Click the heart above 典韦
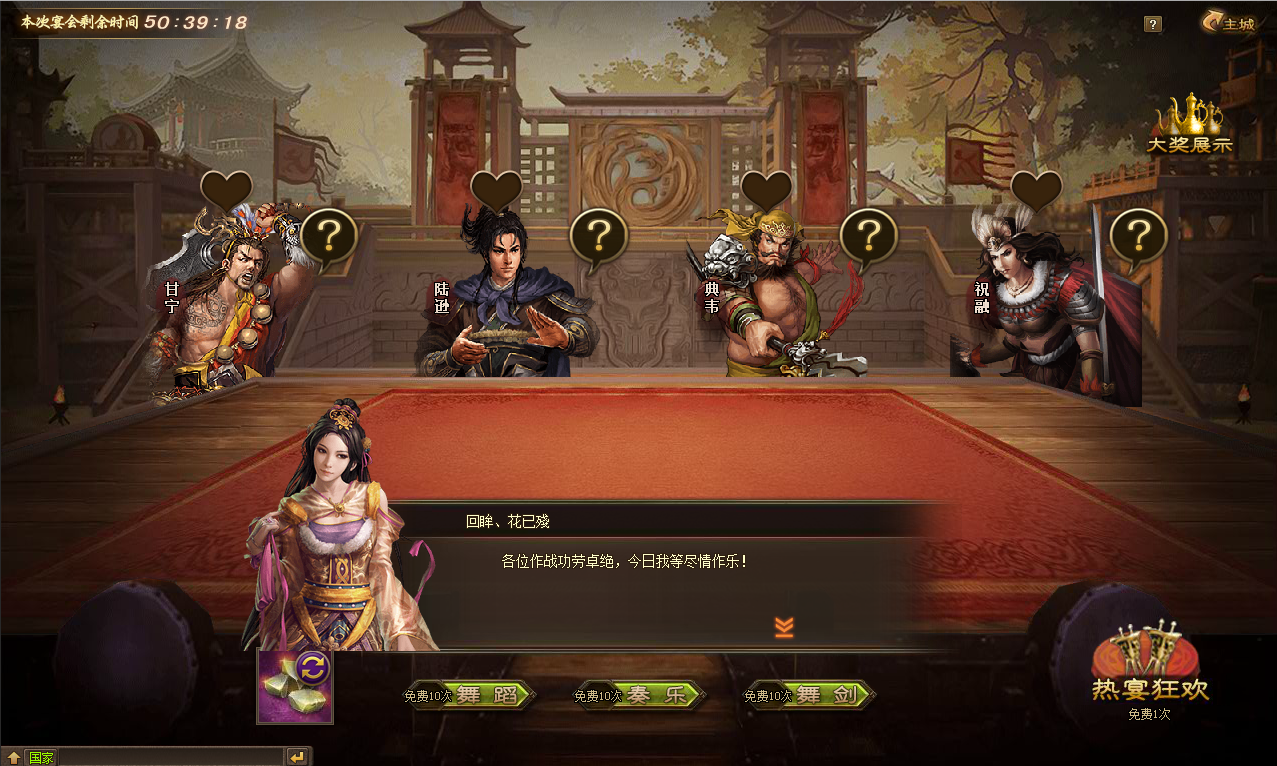The image size is (1277, 766). pos(767,190)
